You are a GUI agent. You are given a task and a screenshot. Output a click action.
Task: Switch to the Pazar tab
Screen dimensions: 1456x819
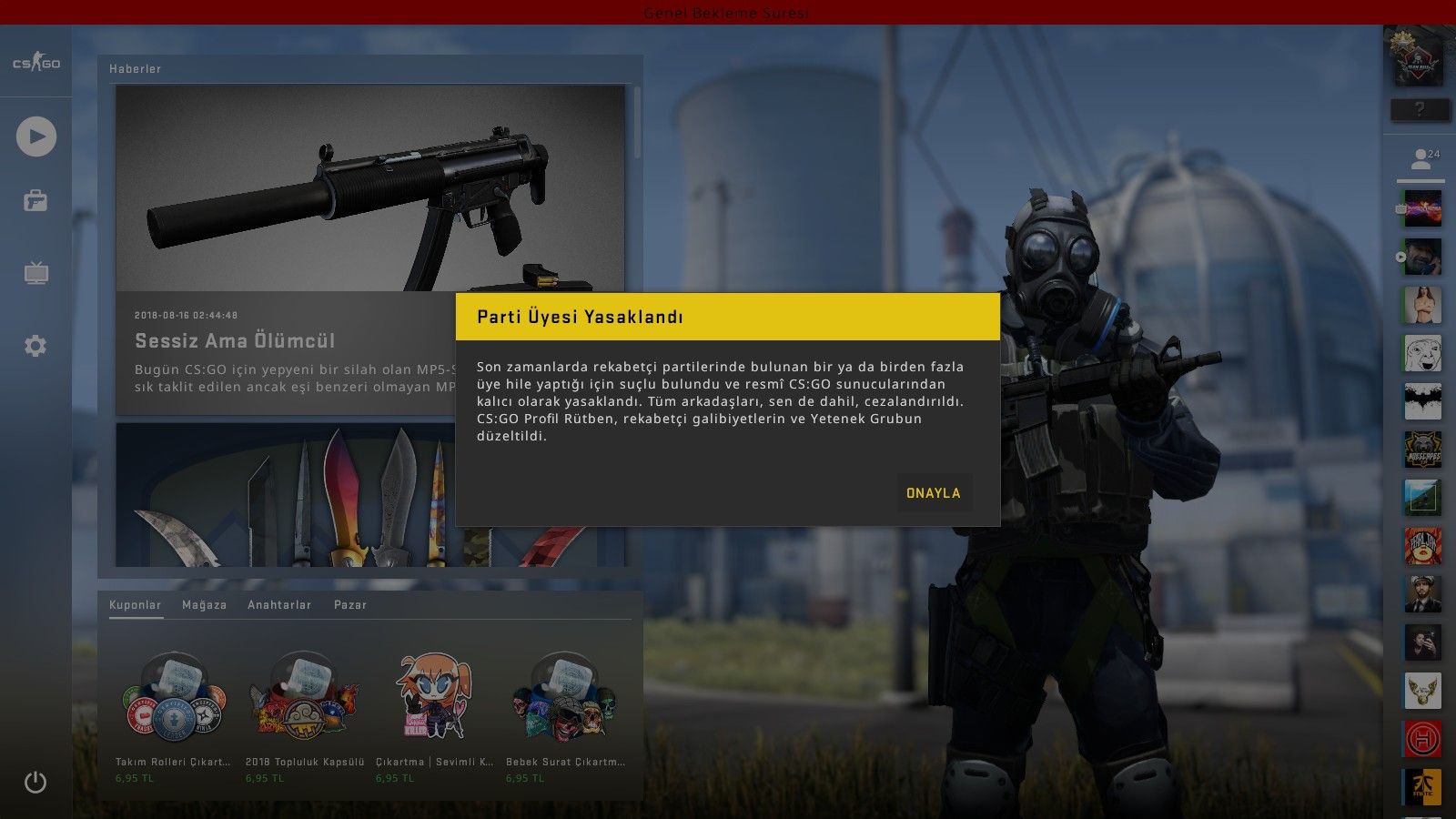pyautogui.click(x=350, y=605)
